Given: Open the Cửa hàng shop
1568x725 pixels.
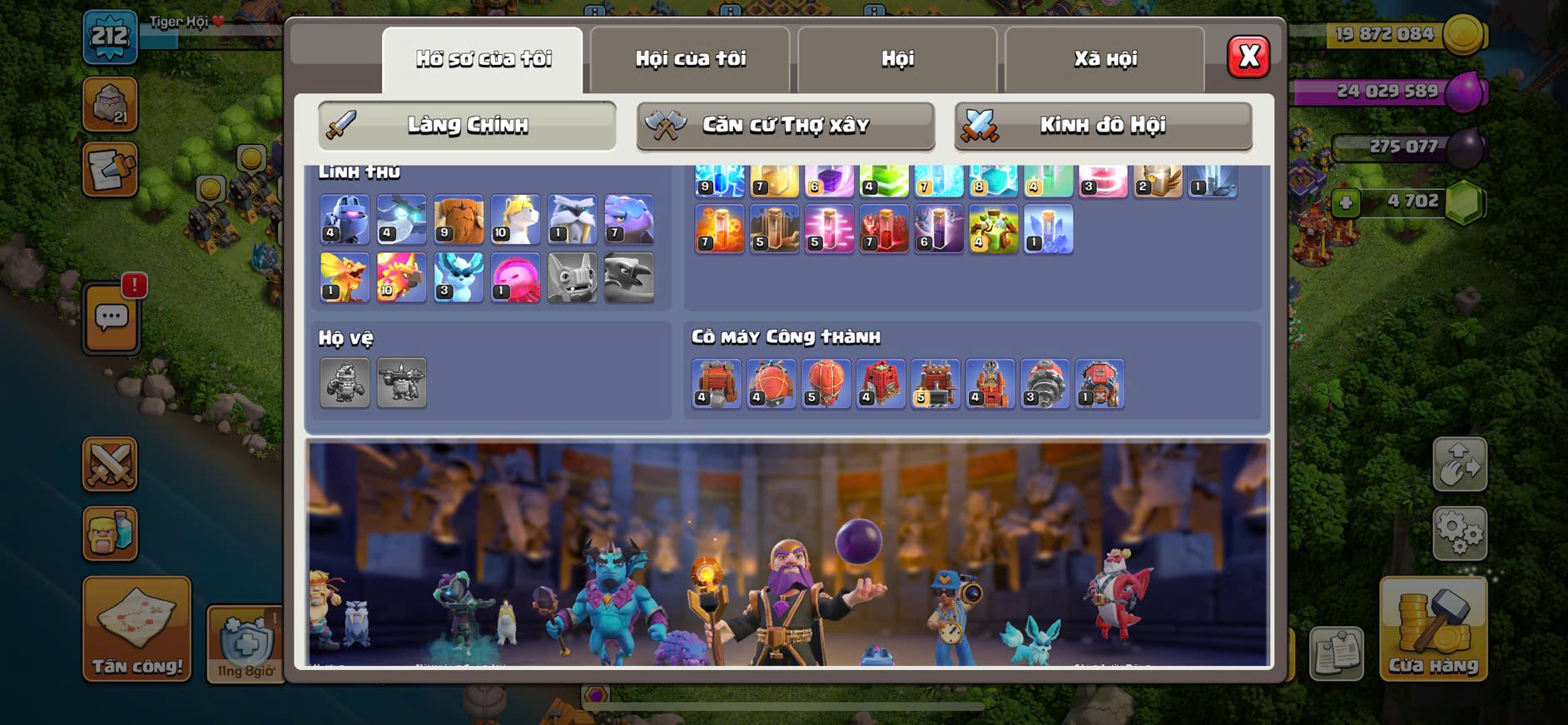Looking at the screenshot, I should pyautogui.click(x=1432, y=629).
